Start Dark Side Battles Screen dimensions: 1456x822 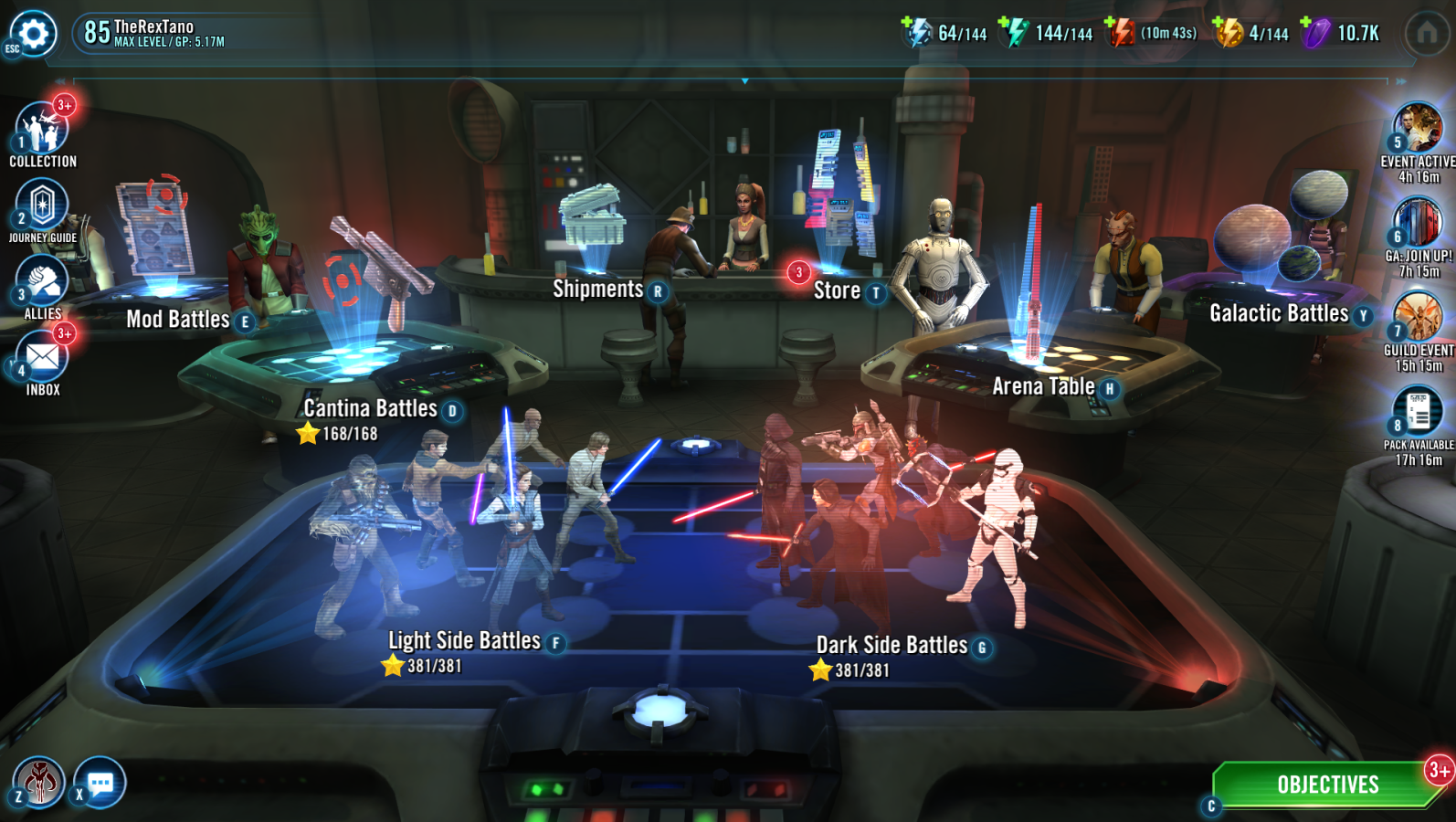click(x=892, y=645)
